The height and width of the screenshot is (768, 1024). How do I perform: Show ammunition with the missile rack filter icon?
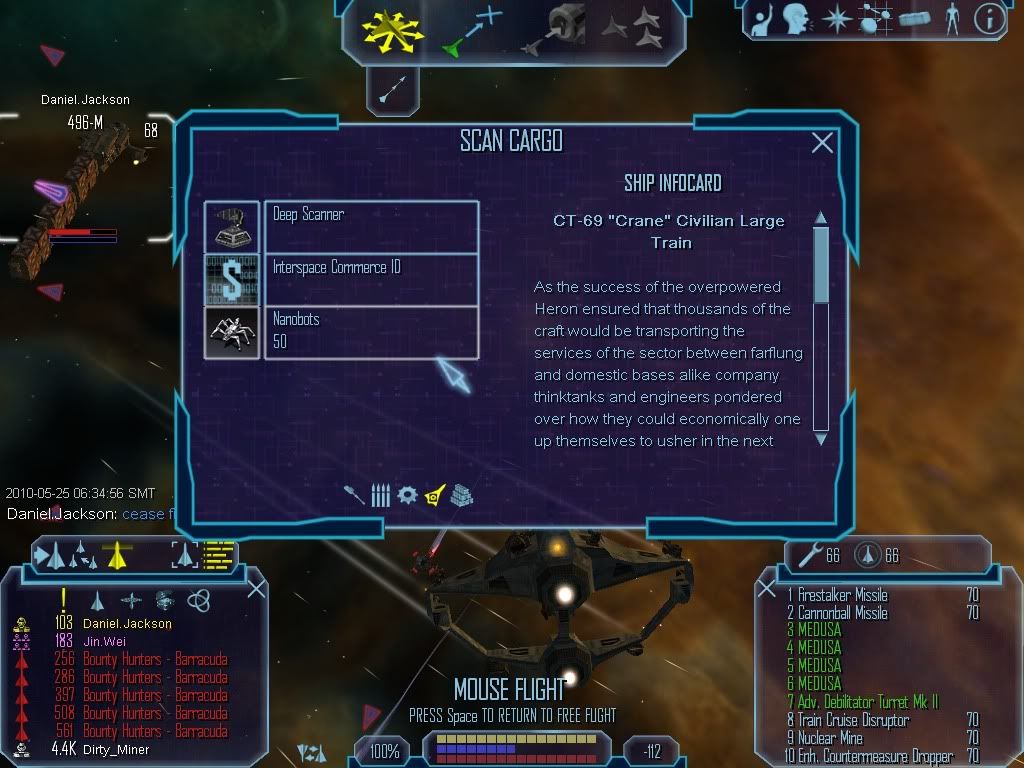tap(380, 495)
